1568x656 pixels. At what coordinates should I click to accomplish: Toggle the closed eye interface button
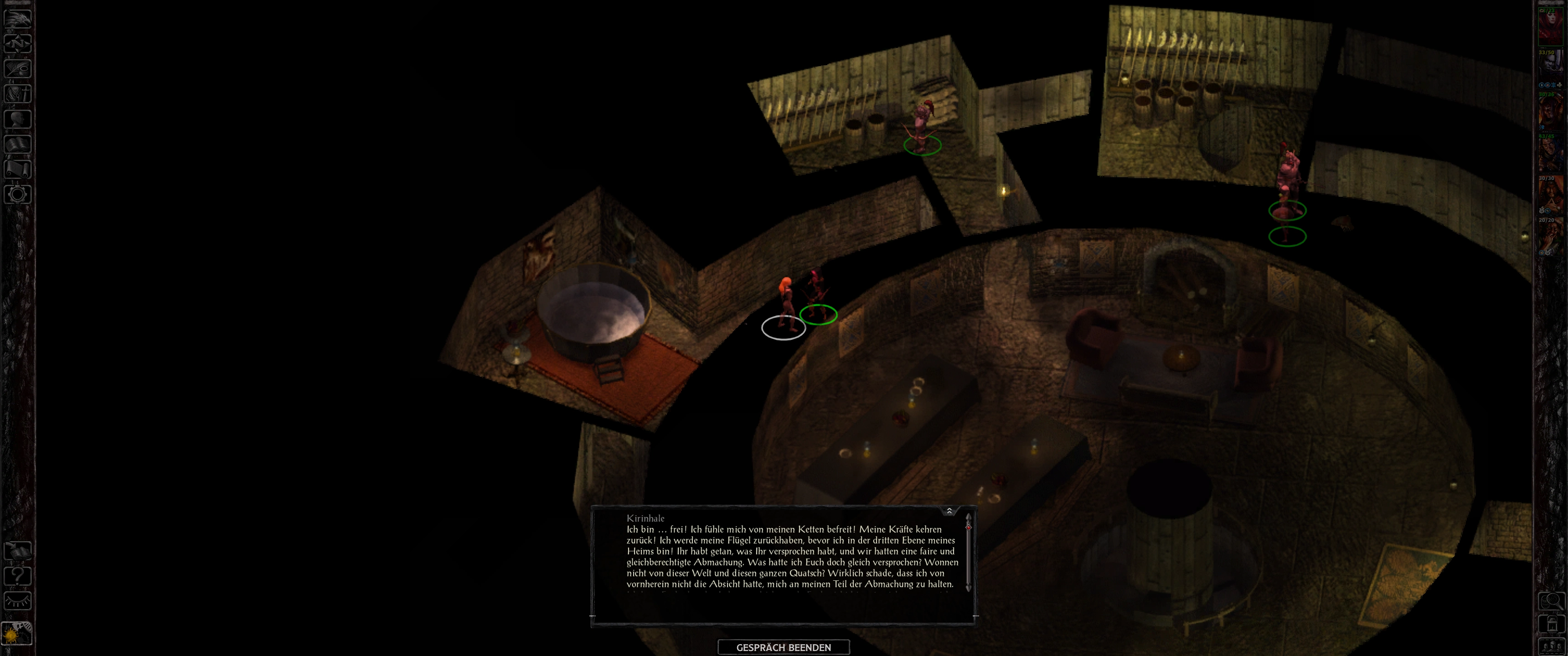[18, 601]
